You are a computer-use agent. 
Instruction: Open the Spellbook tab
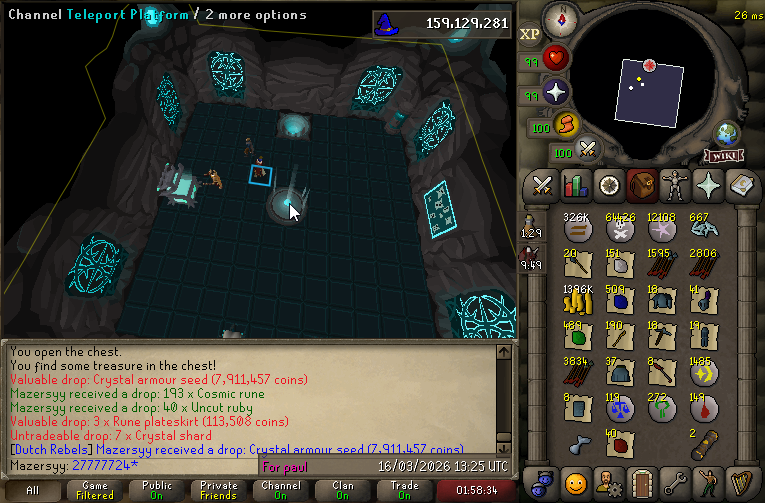(740, 186)
